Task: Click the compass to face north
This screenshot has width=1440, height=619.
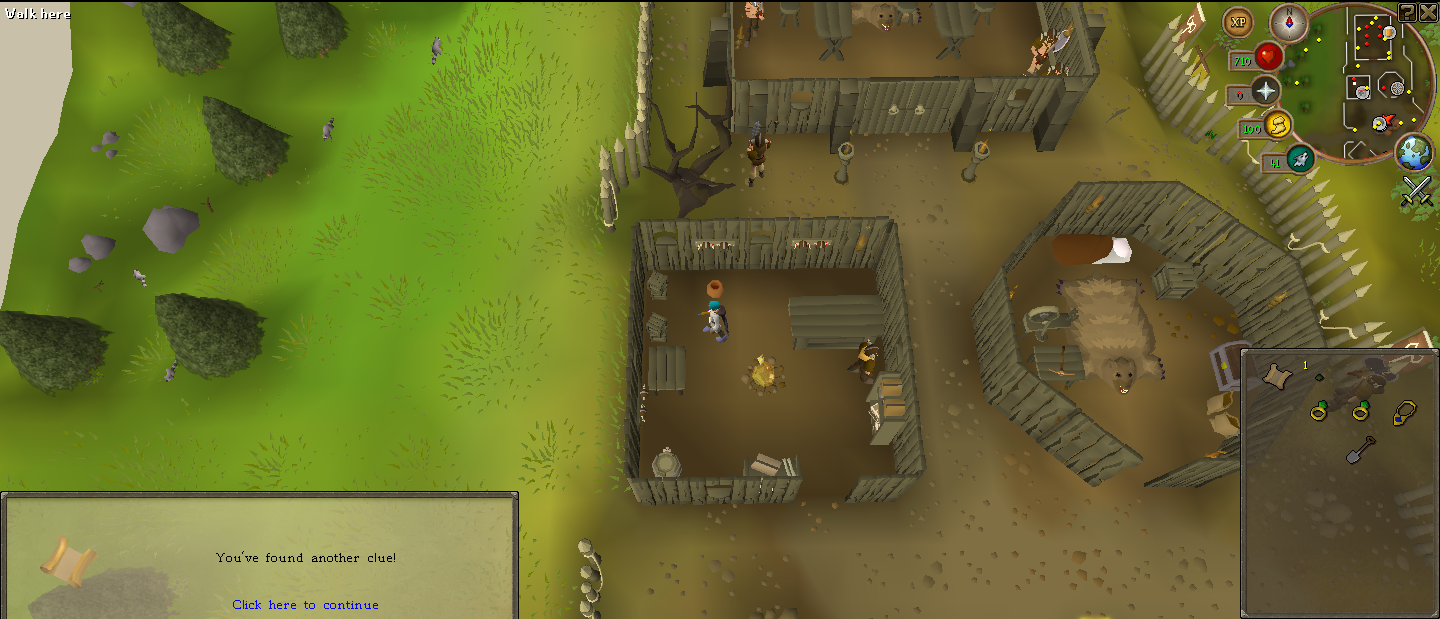Action: click(x=1289, y=22)
